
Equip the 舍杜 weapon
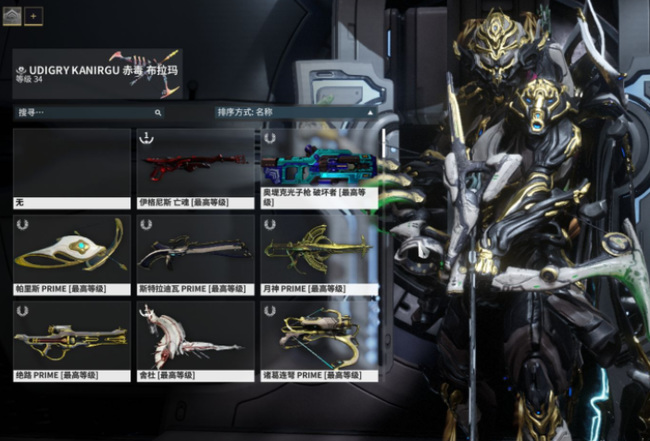[x=196, y=340]
